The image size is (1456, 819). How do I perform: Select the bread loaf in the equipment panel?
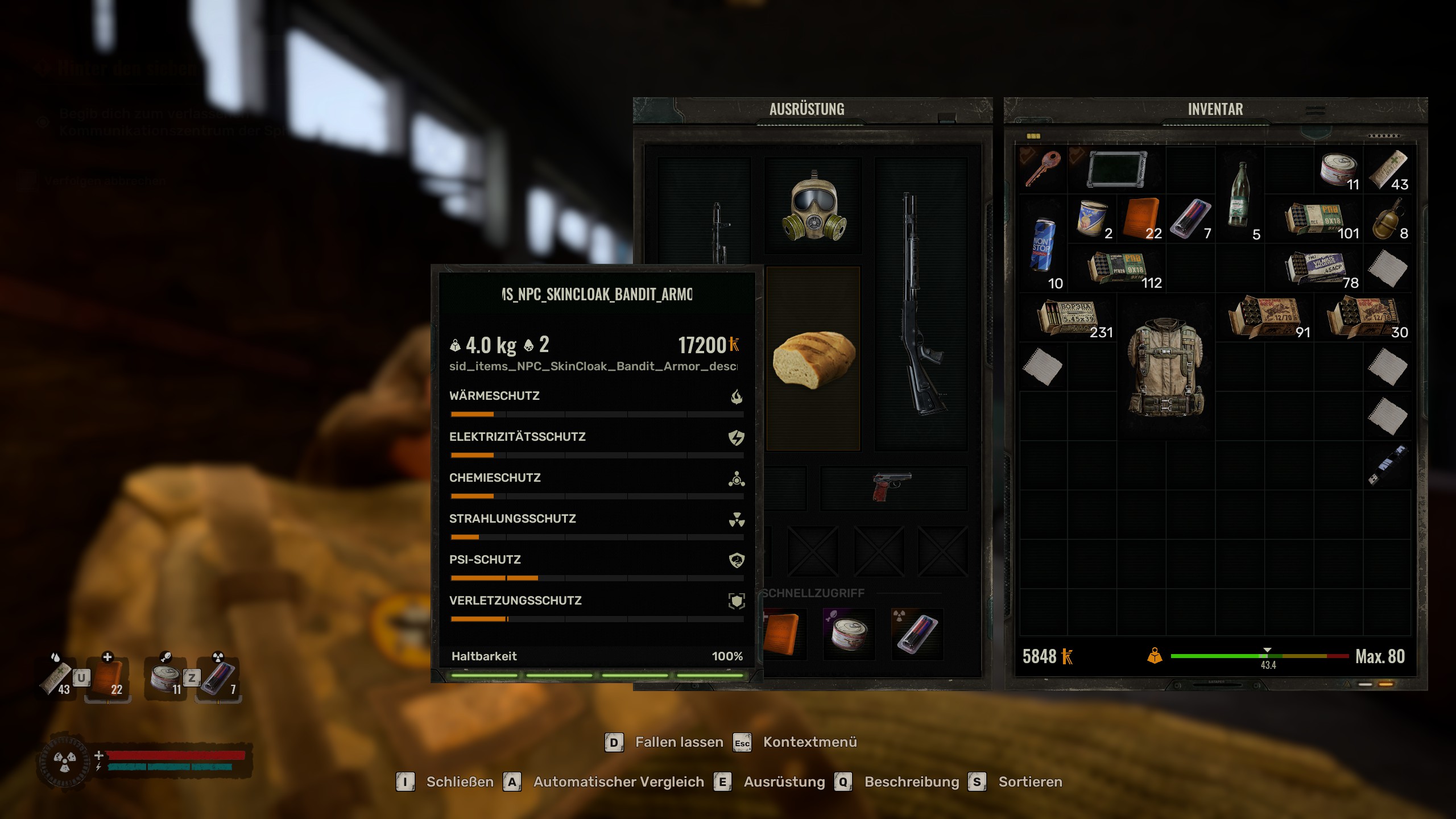click(813, 358)
